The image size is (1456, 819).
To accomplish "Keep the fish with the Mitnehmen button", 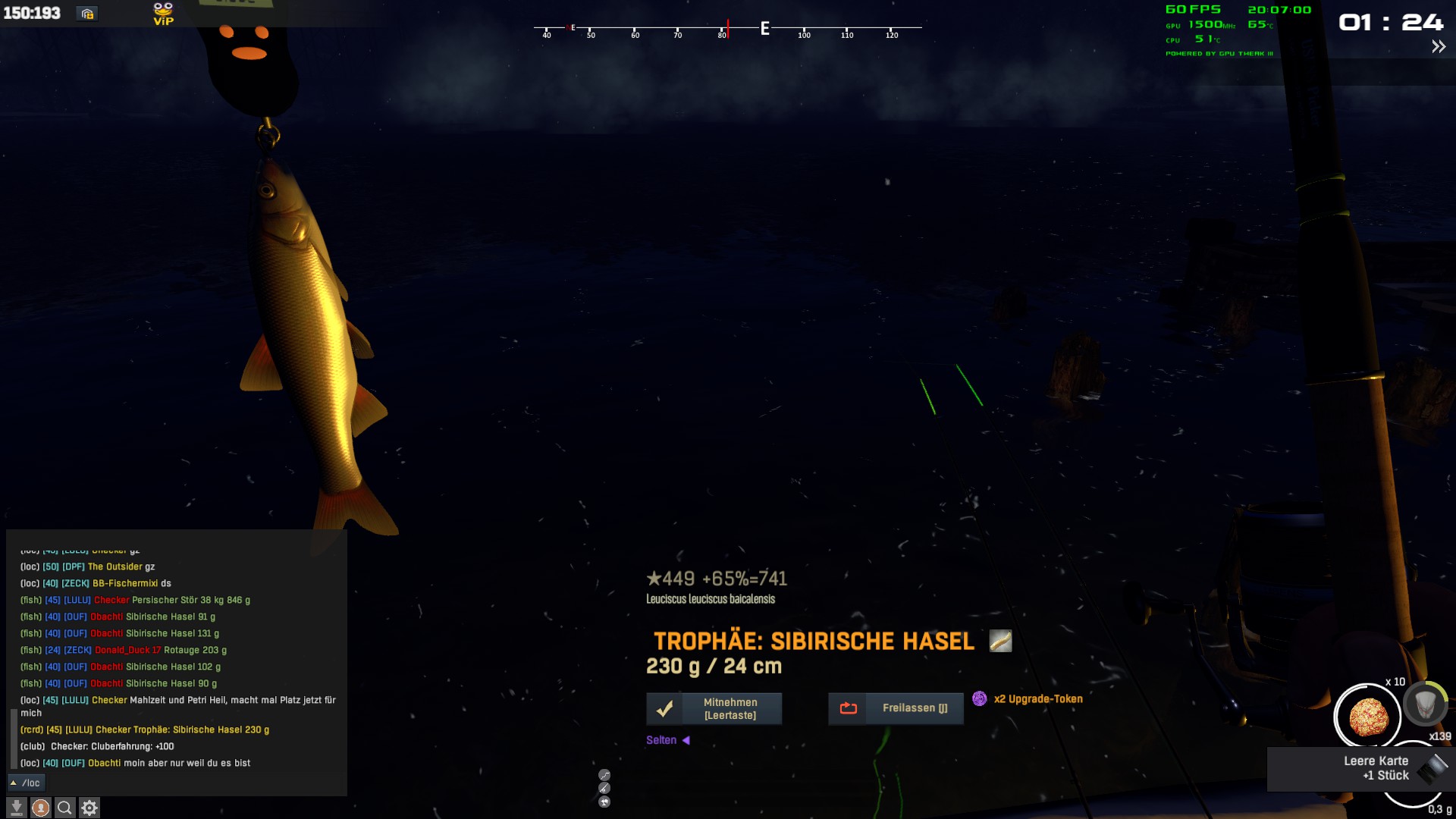I will 714,709.
